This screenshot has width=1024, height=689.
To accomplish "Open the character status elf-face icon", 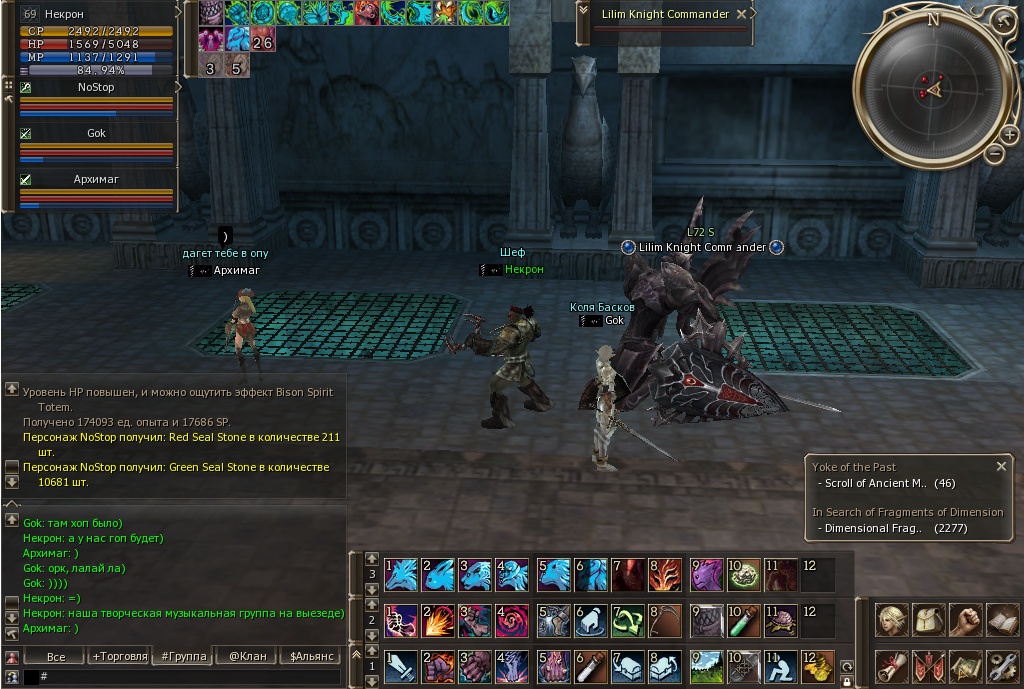I will [x=892, y=621].
